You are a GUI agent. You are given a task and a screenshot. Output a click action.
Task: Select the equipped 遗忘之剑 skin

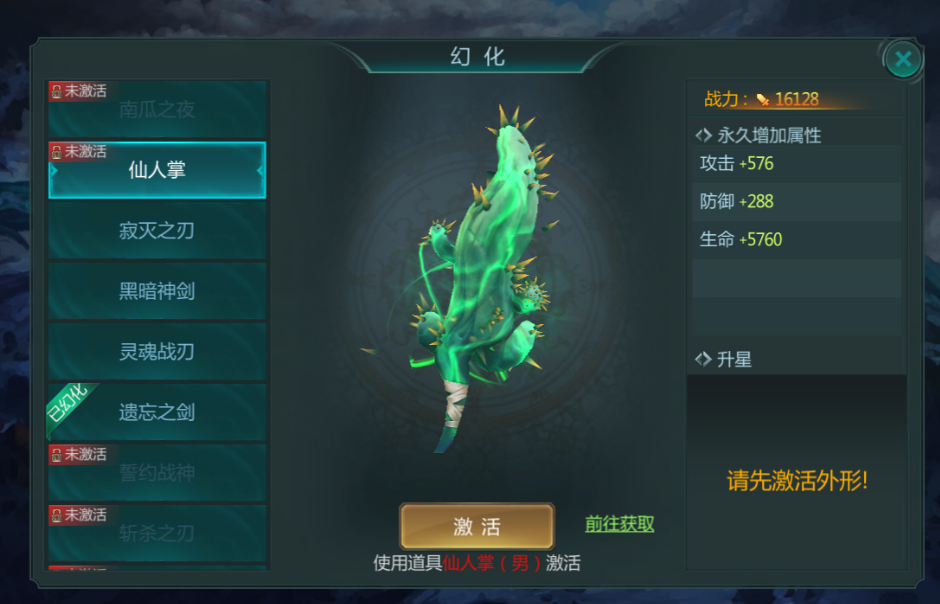pos(157,412)
